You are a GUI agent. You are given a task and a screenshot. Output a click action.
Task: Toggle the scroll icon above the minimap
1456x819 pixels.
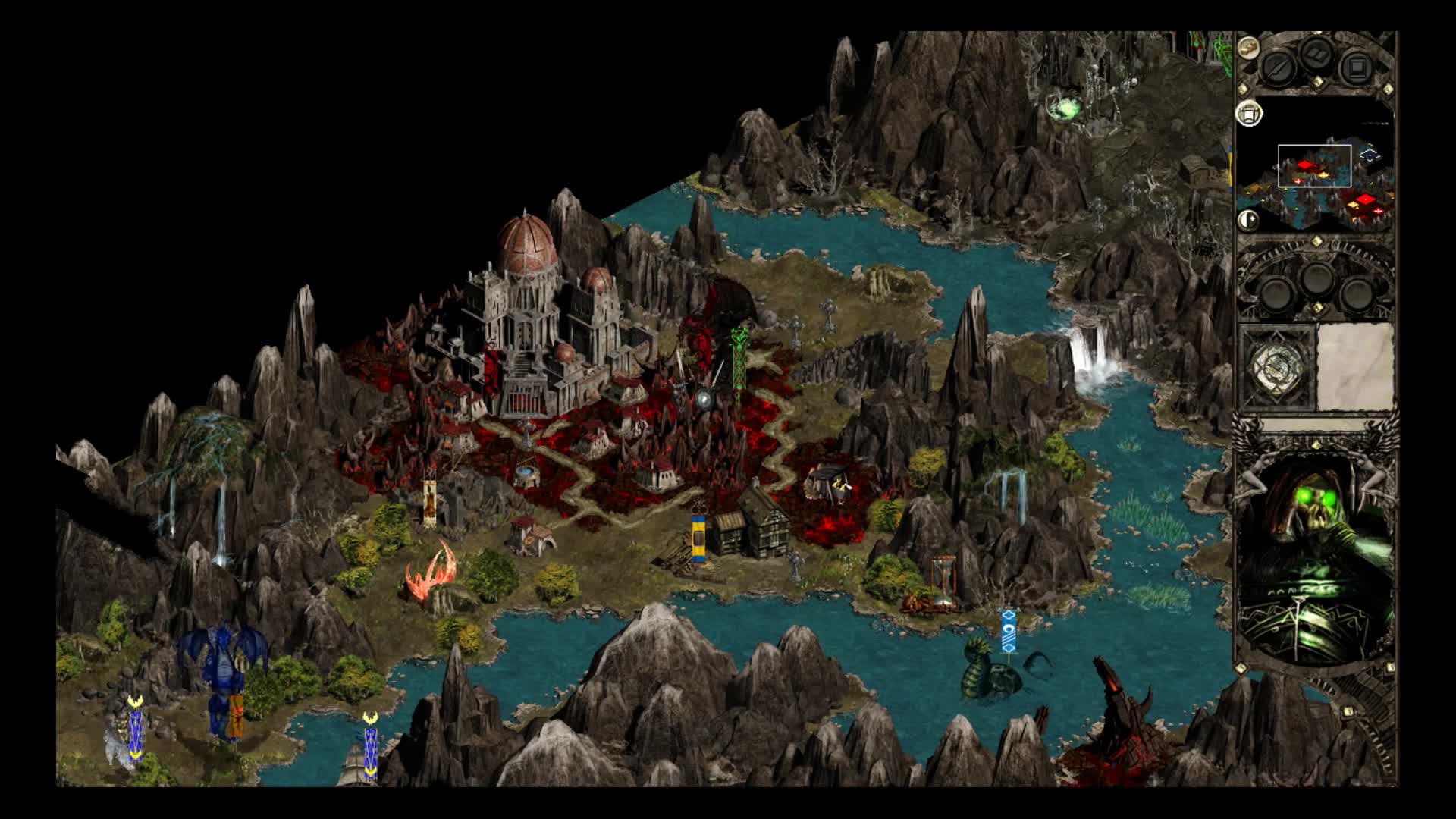[x=1249, y=115]
